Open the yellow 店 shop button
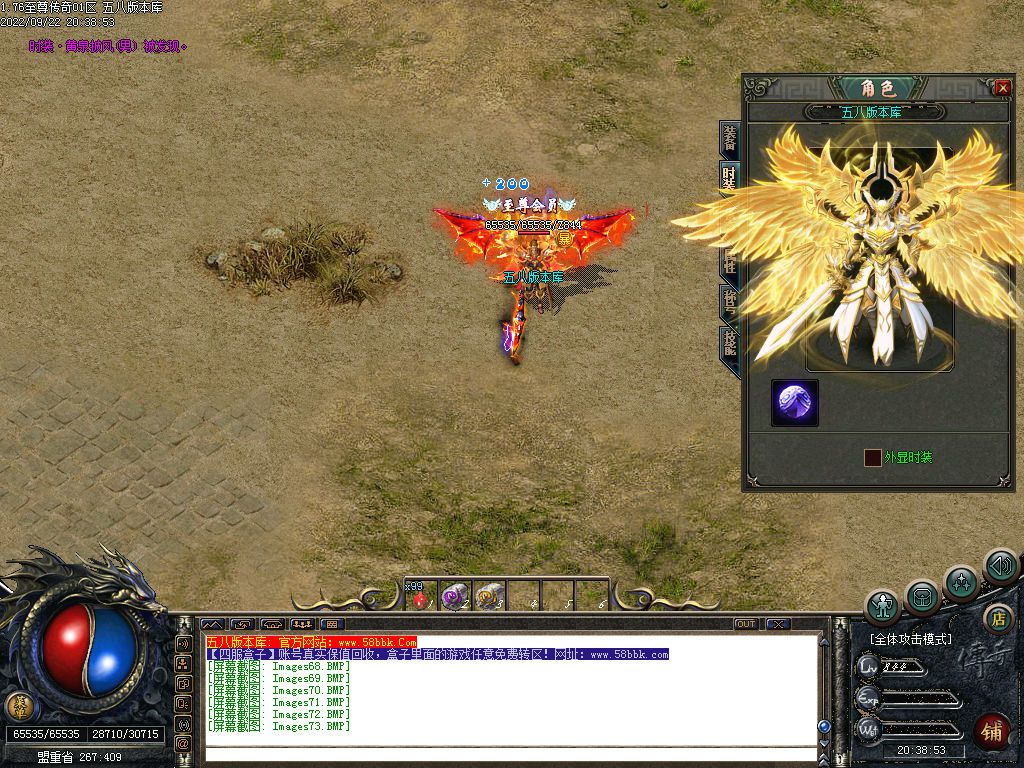The width and height of the screenshot is (1024, 768). click(996, 618)
